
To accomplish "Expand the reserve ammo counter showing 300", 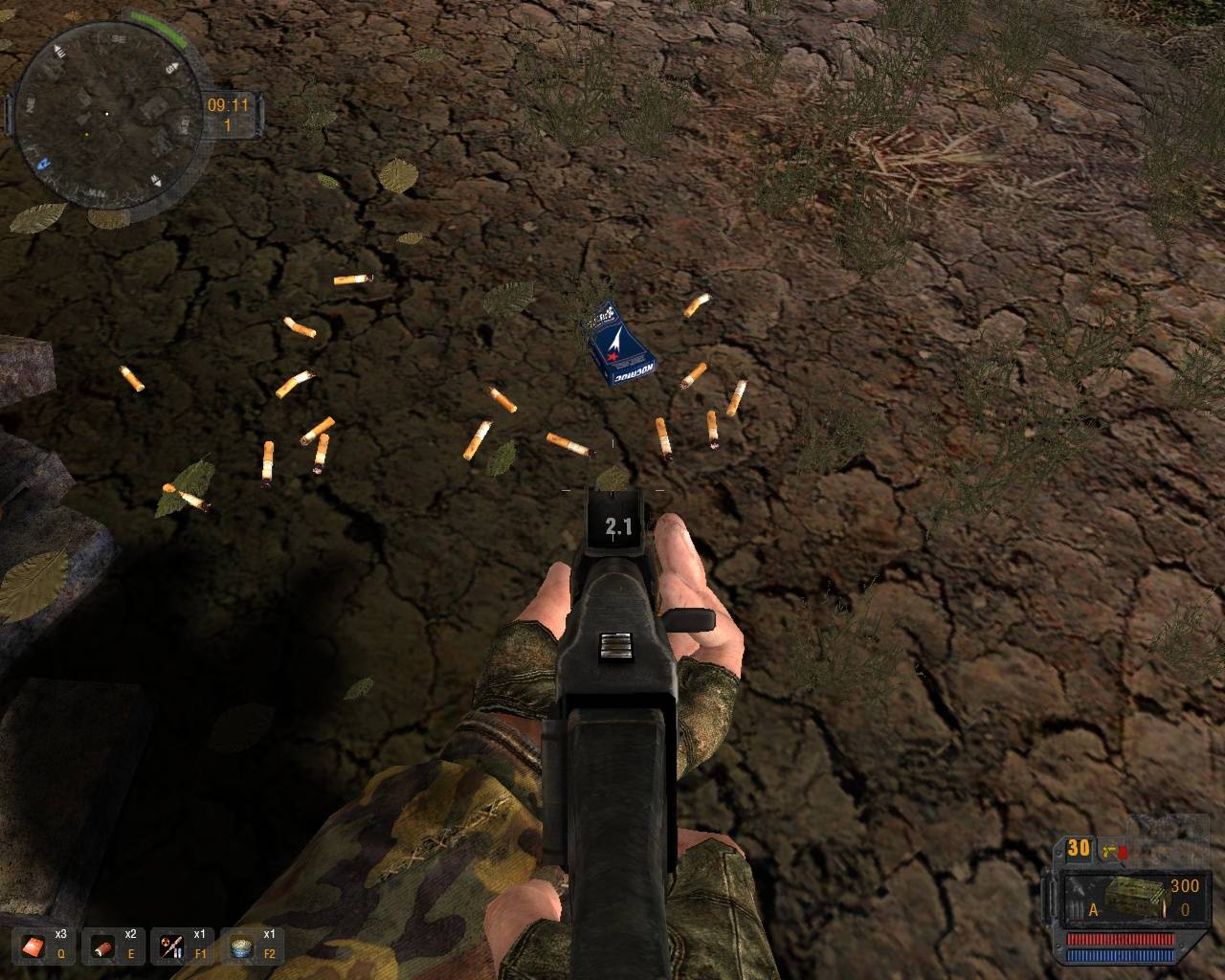I will pos(1185,886).
